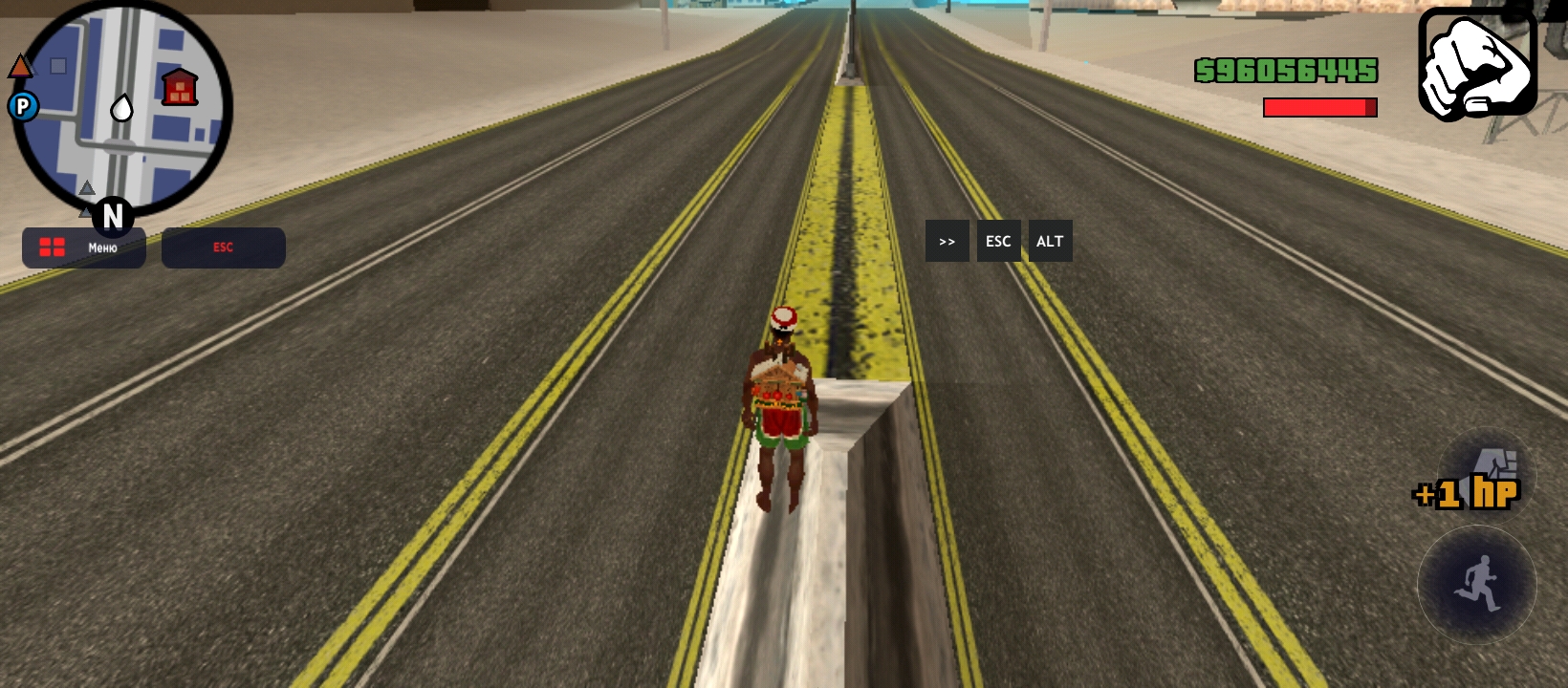This screenshot has width=1568, height=688.
Task: Activate the ALT key button
Action: pos(1050,242)
